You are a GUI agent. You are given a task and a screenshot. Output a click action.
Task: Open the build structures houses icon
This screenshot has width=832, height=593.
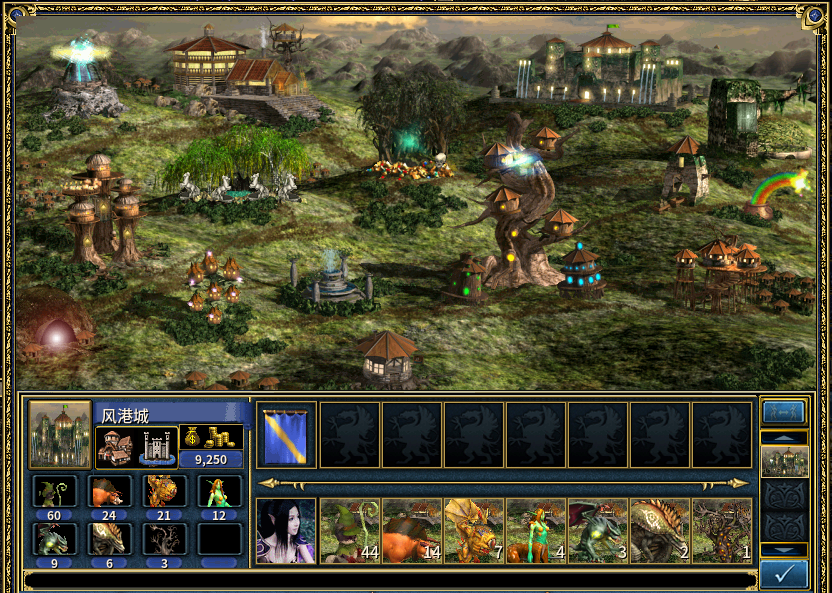[116, 447]
